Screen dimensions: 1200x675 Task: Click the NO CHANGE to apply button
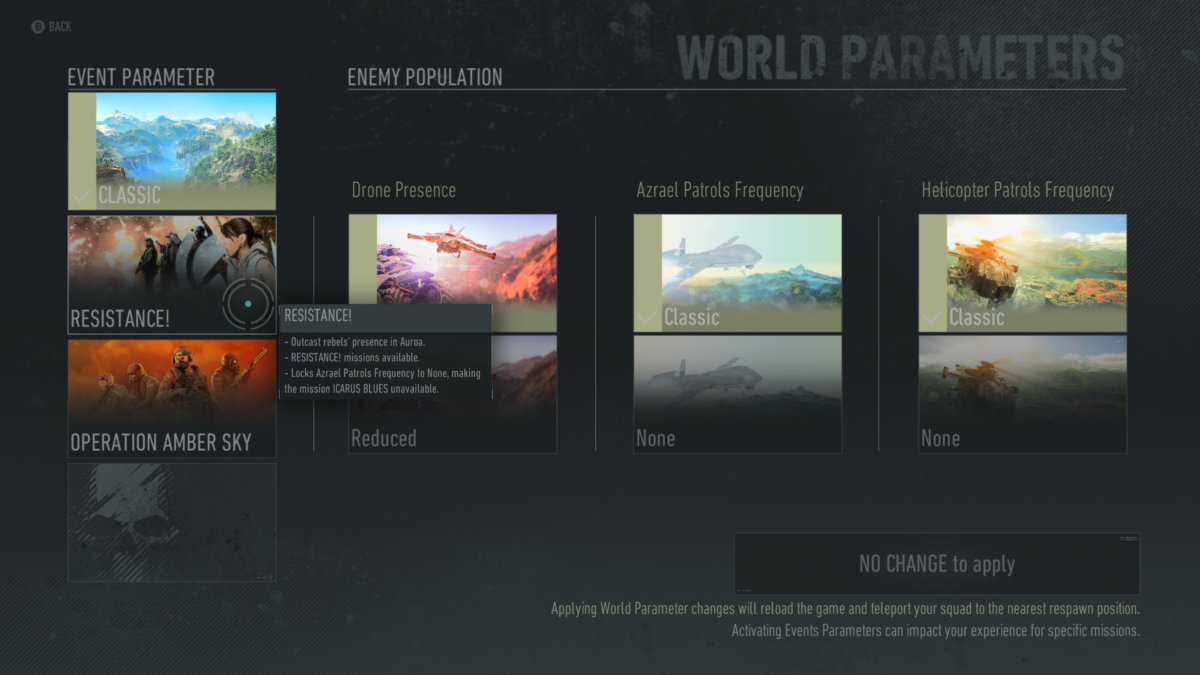(937, 564)
